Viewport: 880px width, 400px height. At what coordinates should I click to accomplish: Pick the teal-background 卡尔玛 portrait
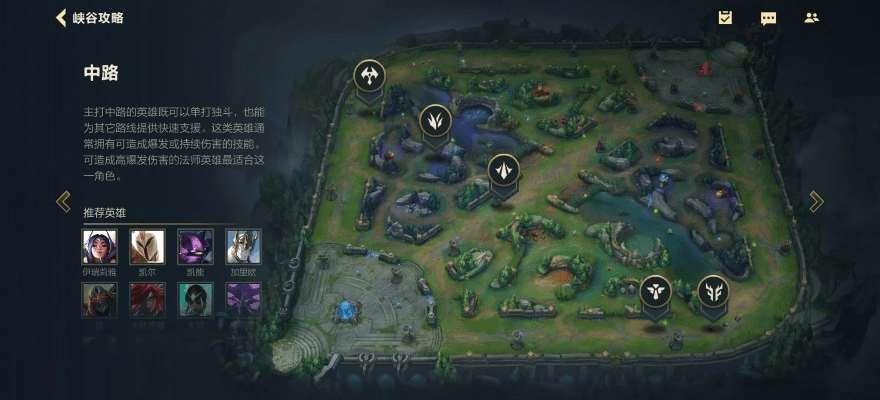pos(195,299)
